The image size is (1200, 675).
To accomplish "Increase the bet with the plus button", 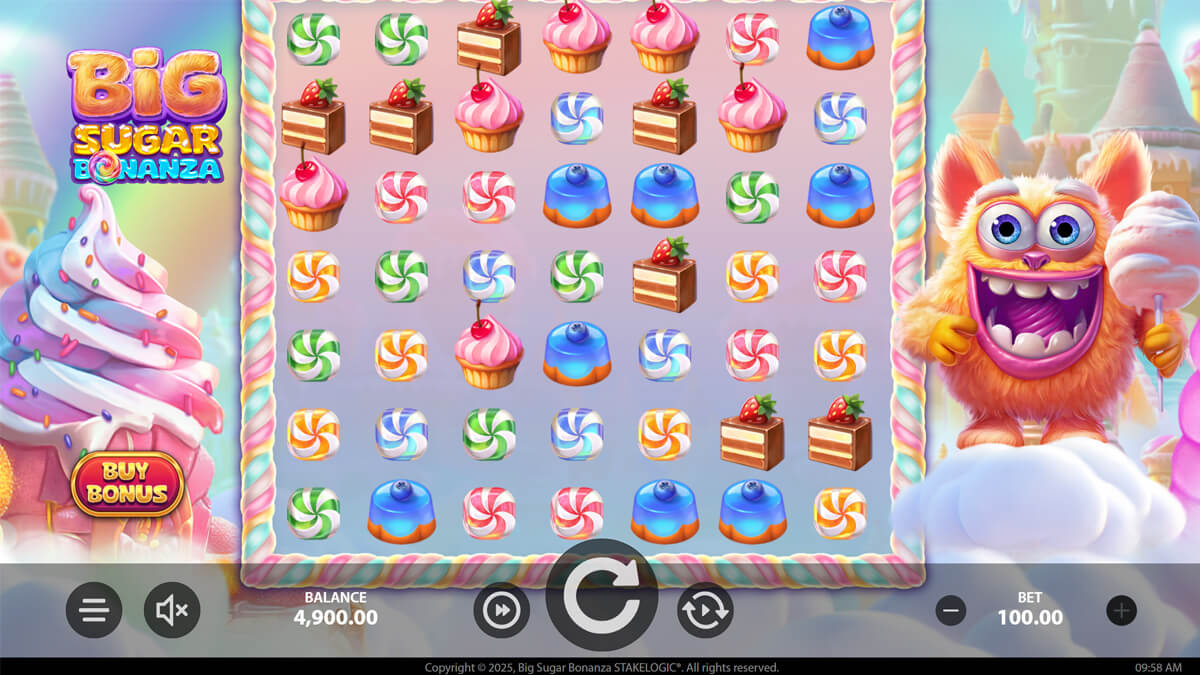I will tap(1121, 610).
